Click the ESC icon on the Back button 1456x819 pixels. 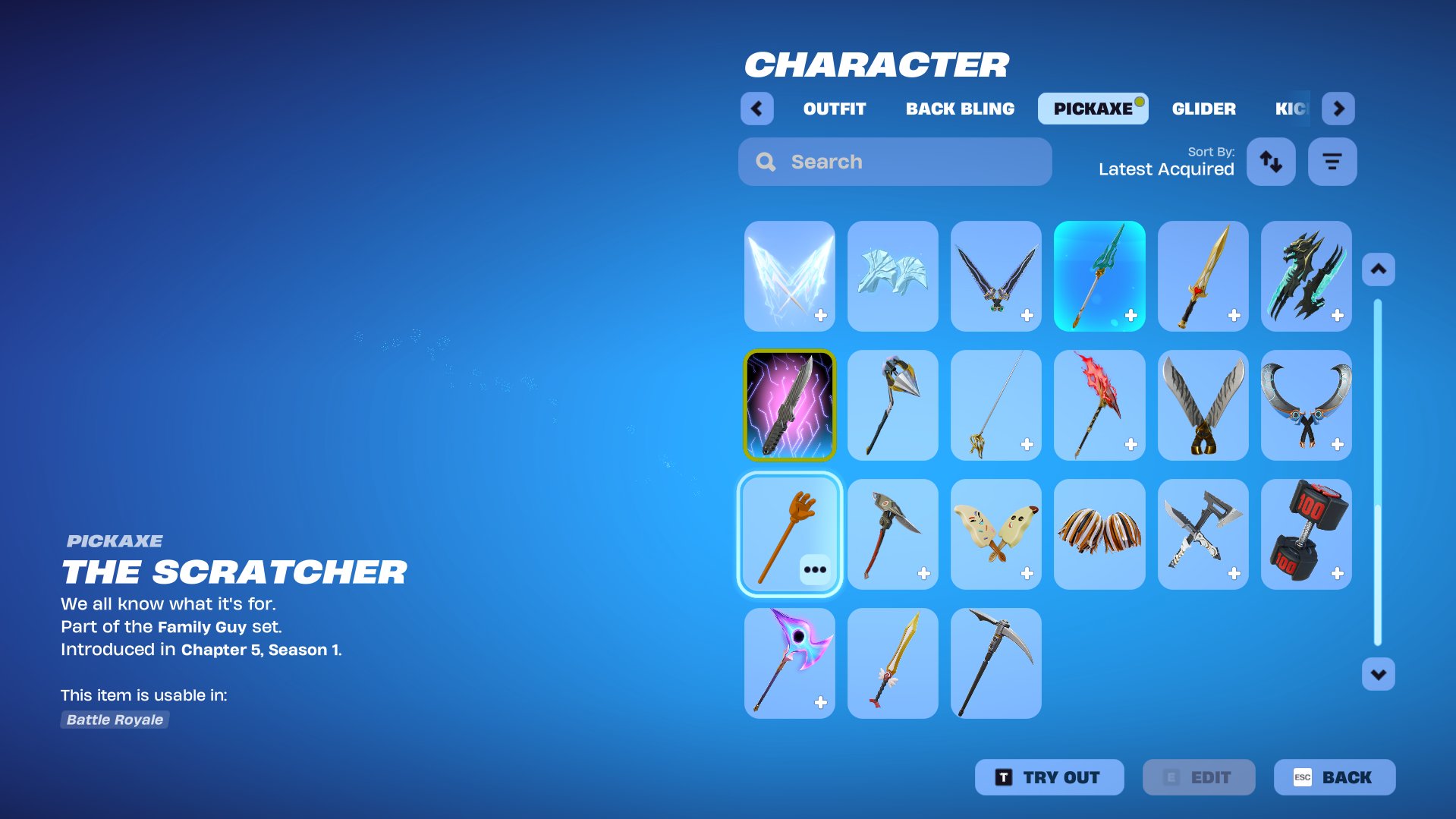point(1301,776)
